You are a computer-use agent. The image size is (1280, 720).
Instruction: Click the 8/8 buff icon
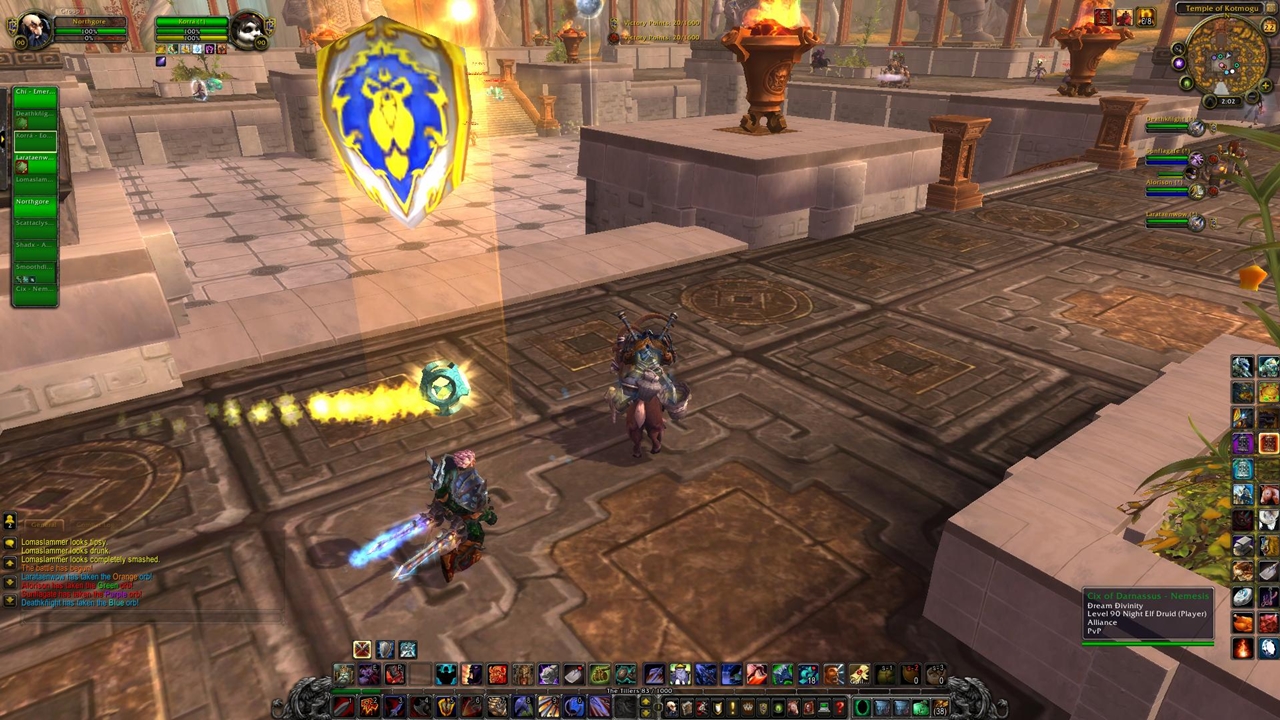(x=1147, y=16)
